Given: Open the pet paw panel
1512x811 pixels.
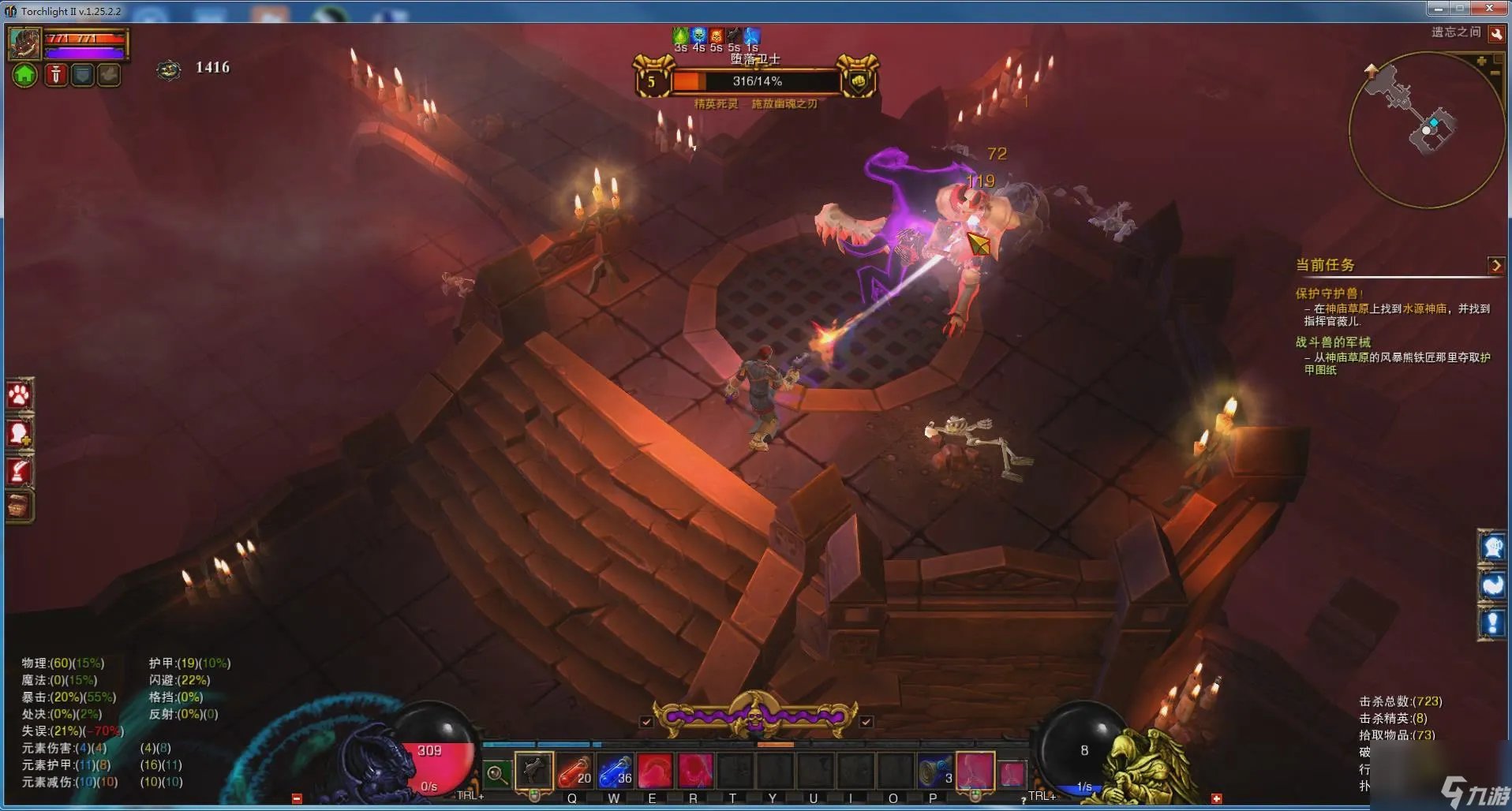Looking at the screenshot, I should pos(20,394).
